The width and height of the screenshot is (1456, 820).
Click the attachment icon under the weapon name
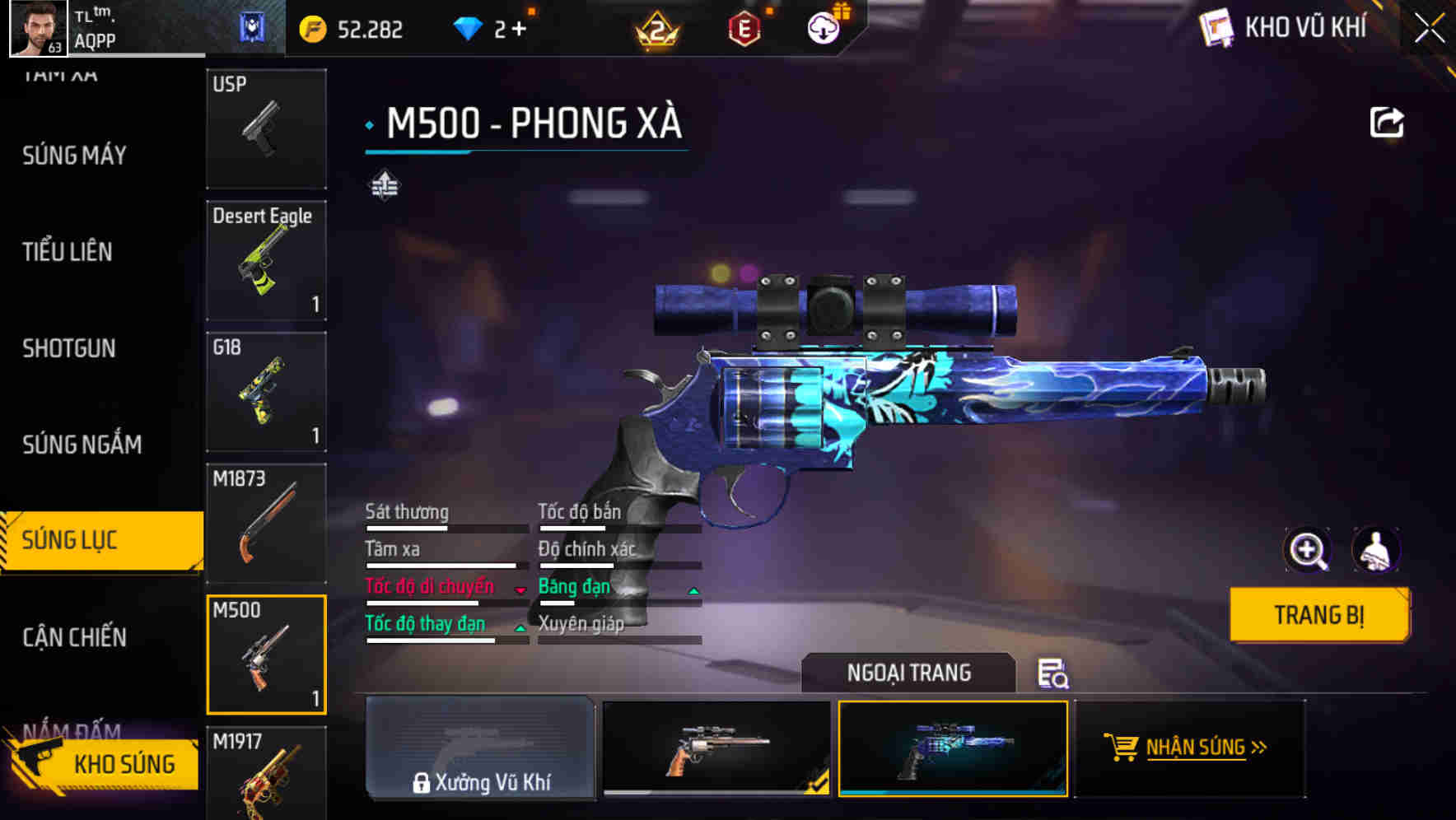coord(385,186)
